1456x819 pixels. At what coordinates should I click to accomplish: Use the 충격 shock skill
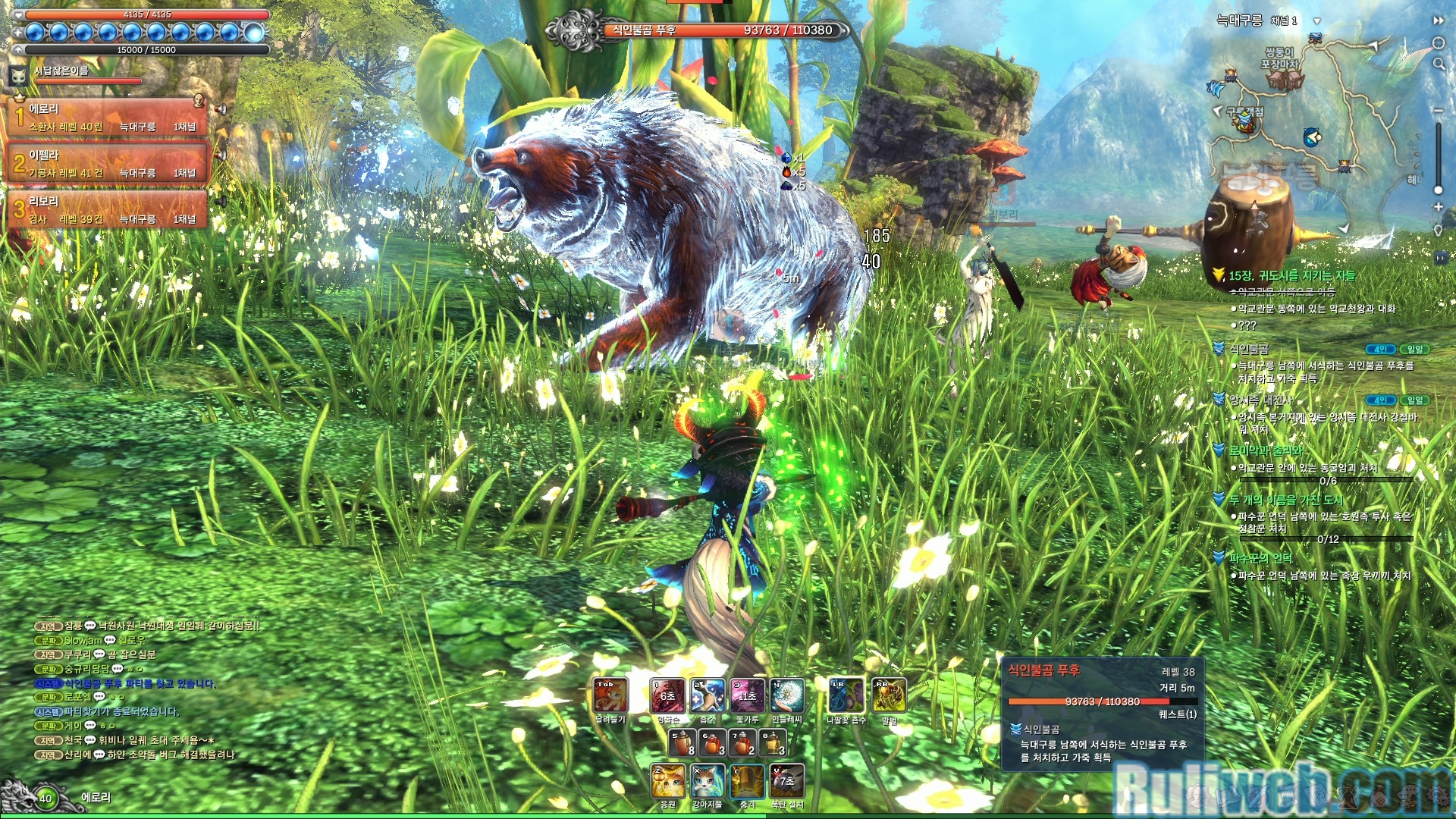pyautogui.click(x=747, y=781)
